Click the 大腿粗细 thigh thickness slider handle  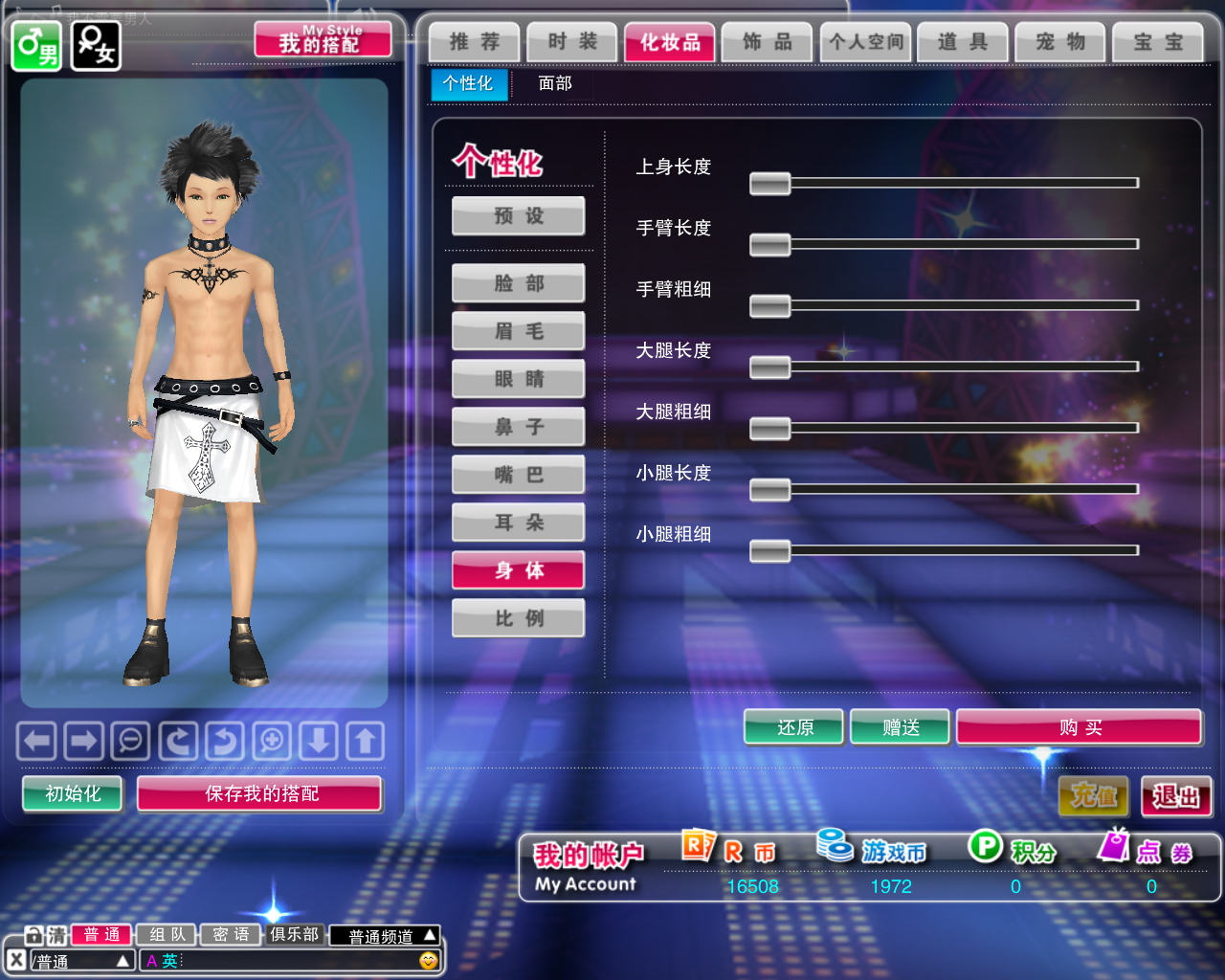769,428
